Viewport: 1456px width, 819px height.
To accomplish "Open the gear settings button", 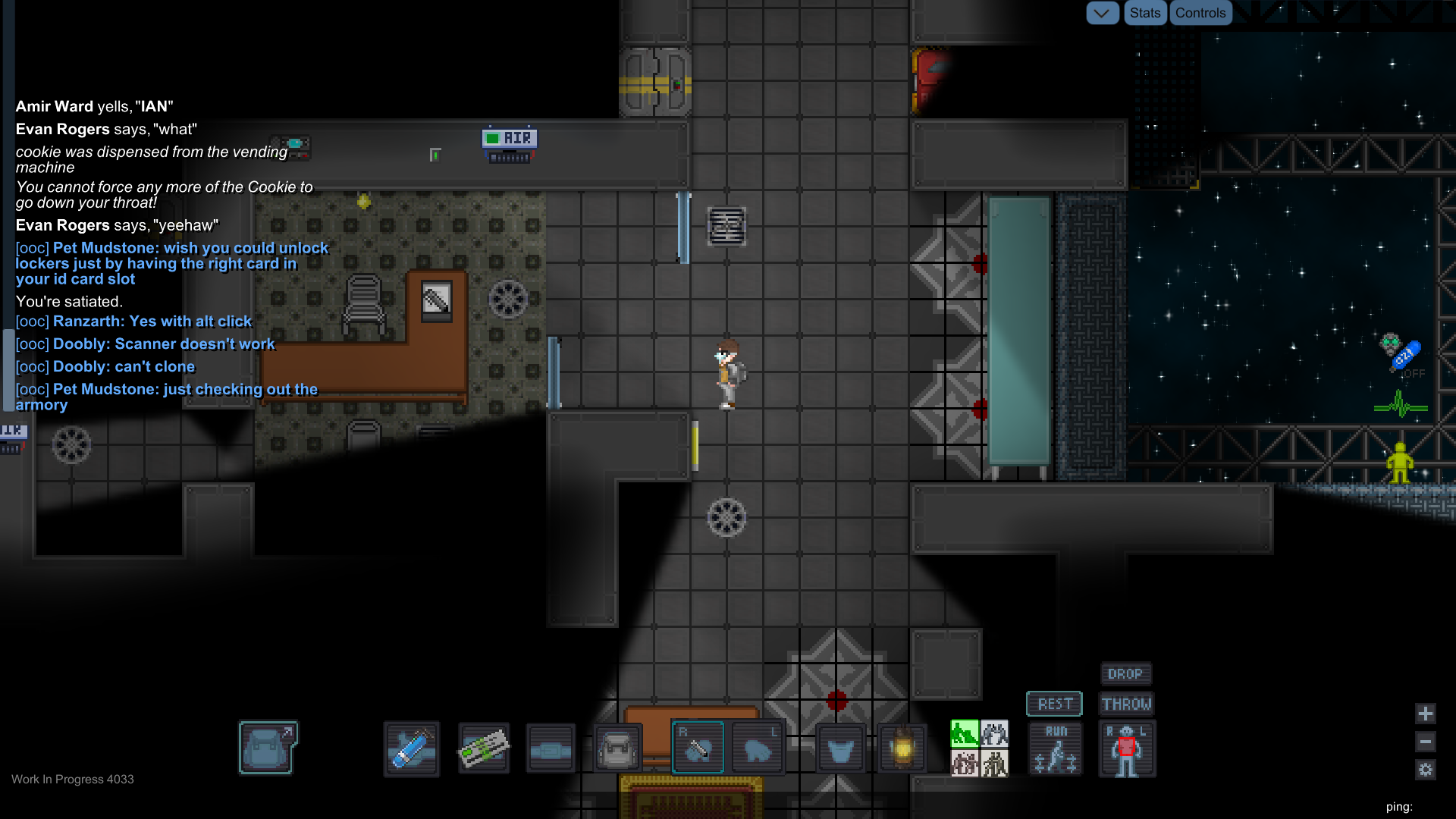I will pos(1426,770).
